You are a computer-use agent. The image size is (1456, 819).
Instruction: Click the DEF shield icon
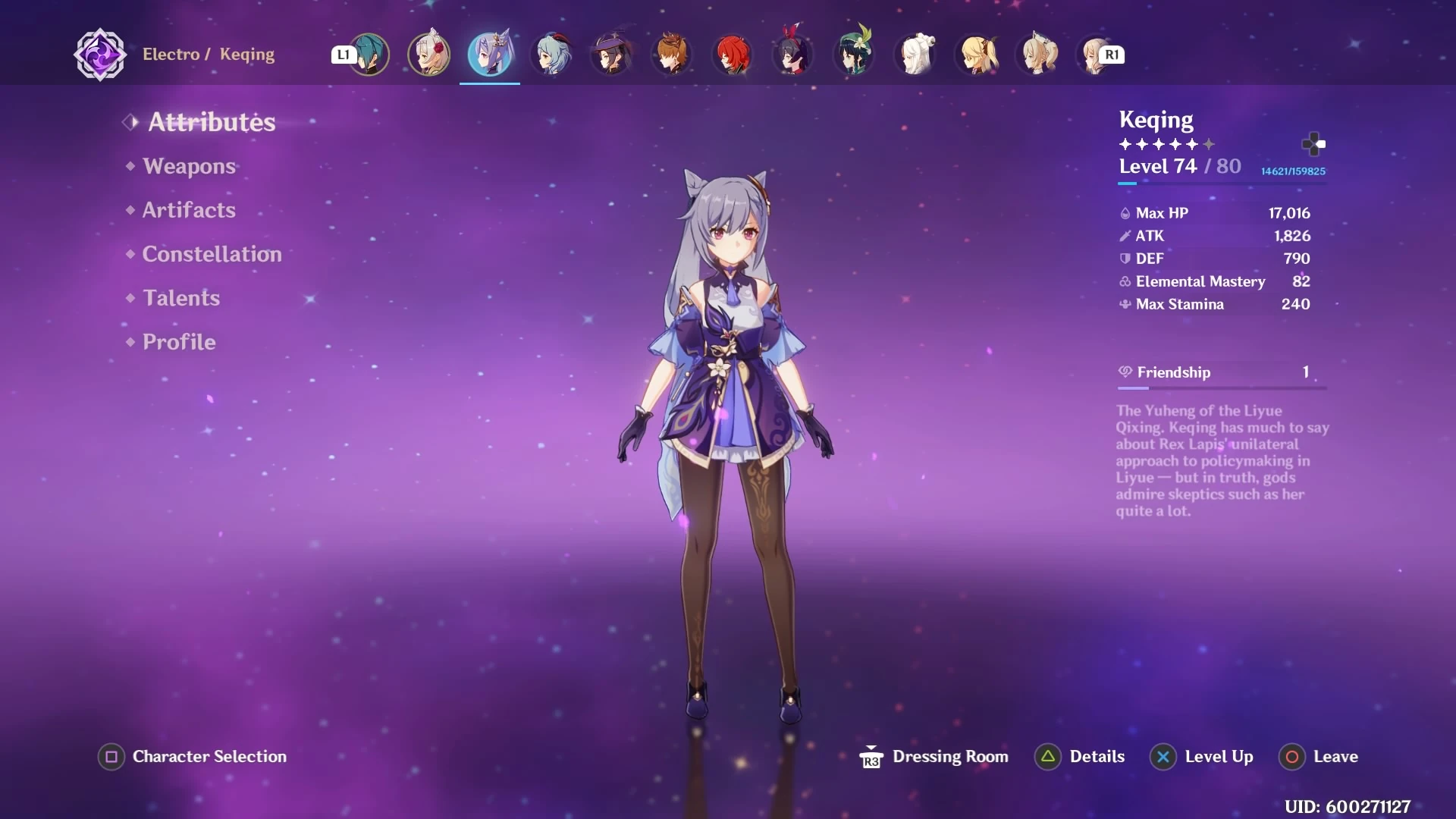1125,259
